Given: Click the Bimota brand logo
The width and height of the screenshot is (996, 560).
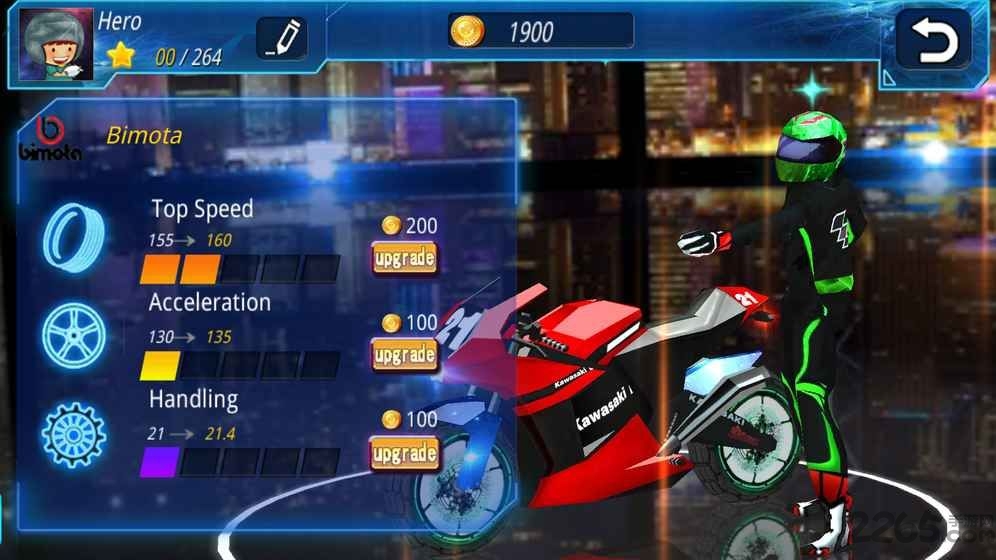Looking at the screenshot, I should pos(48,137).
